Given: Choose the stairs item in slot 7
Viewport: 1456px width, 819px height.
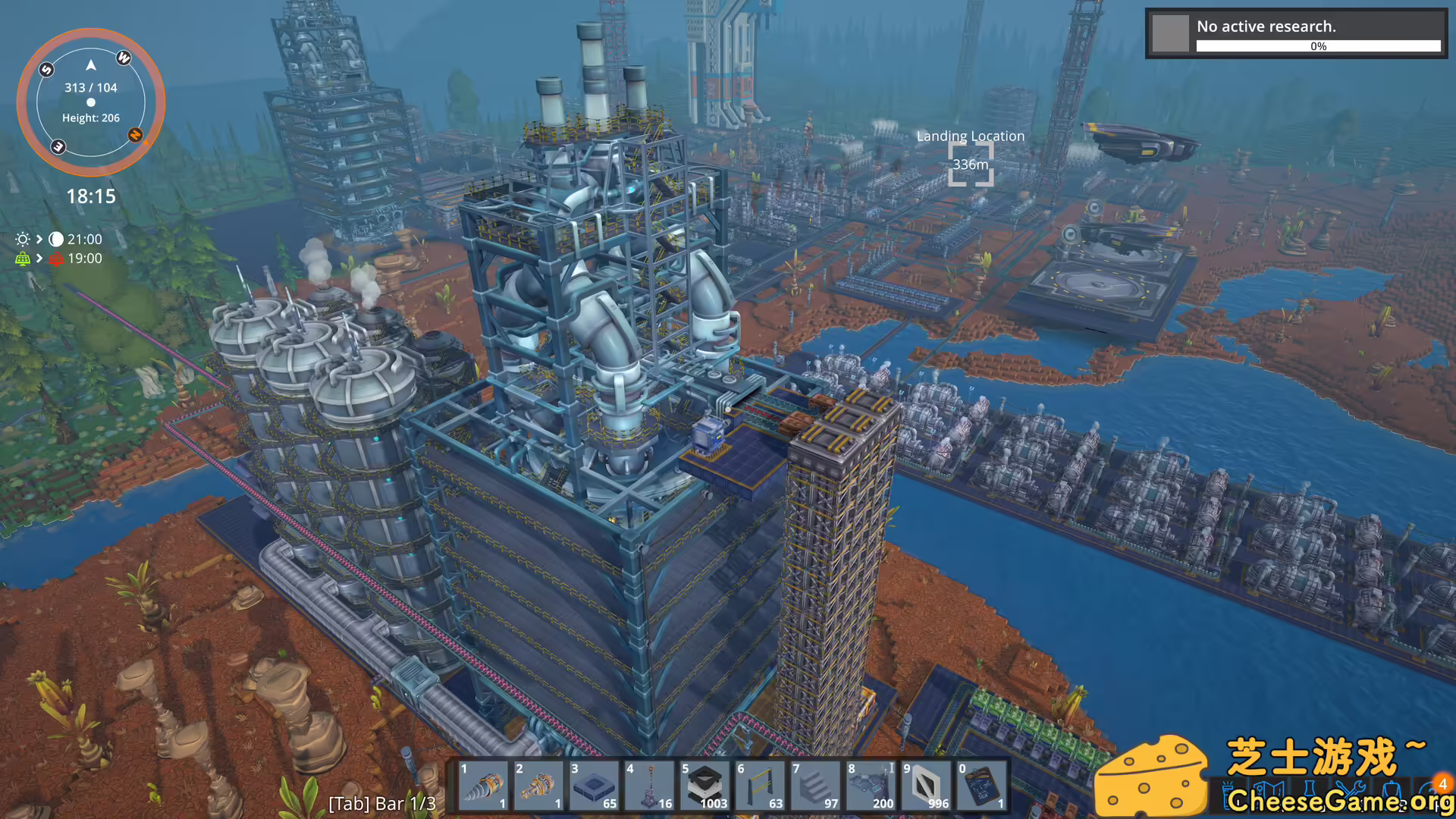Looking at the screenshot, I should [816, 786].
